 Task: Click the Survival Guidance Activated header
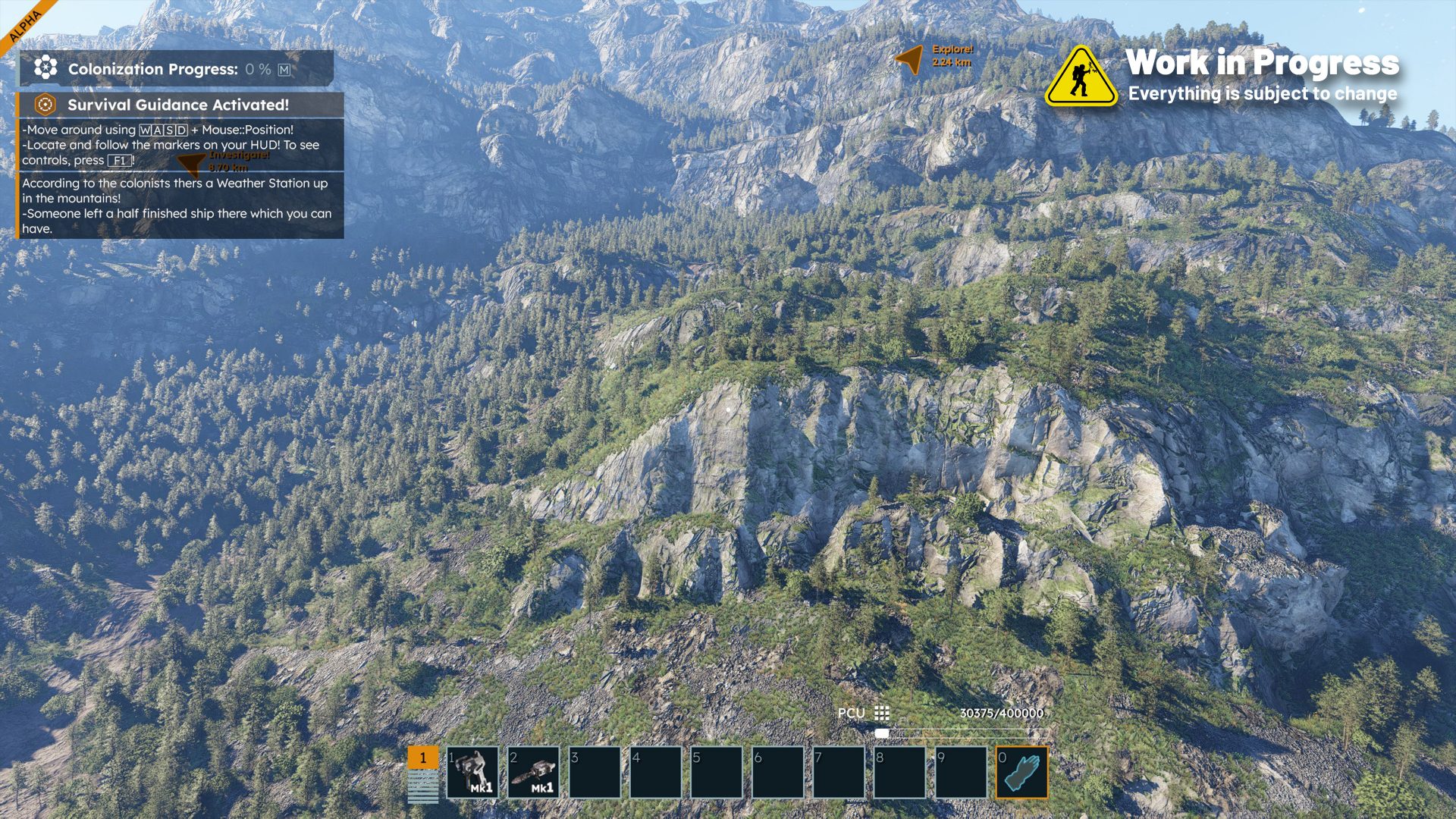pyautogui.click(x=180, y=105)
